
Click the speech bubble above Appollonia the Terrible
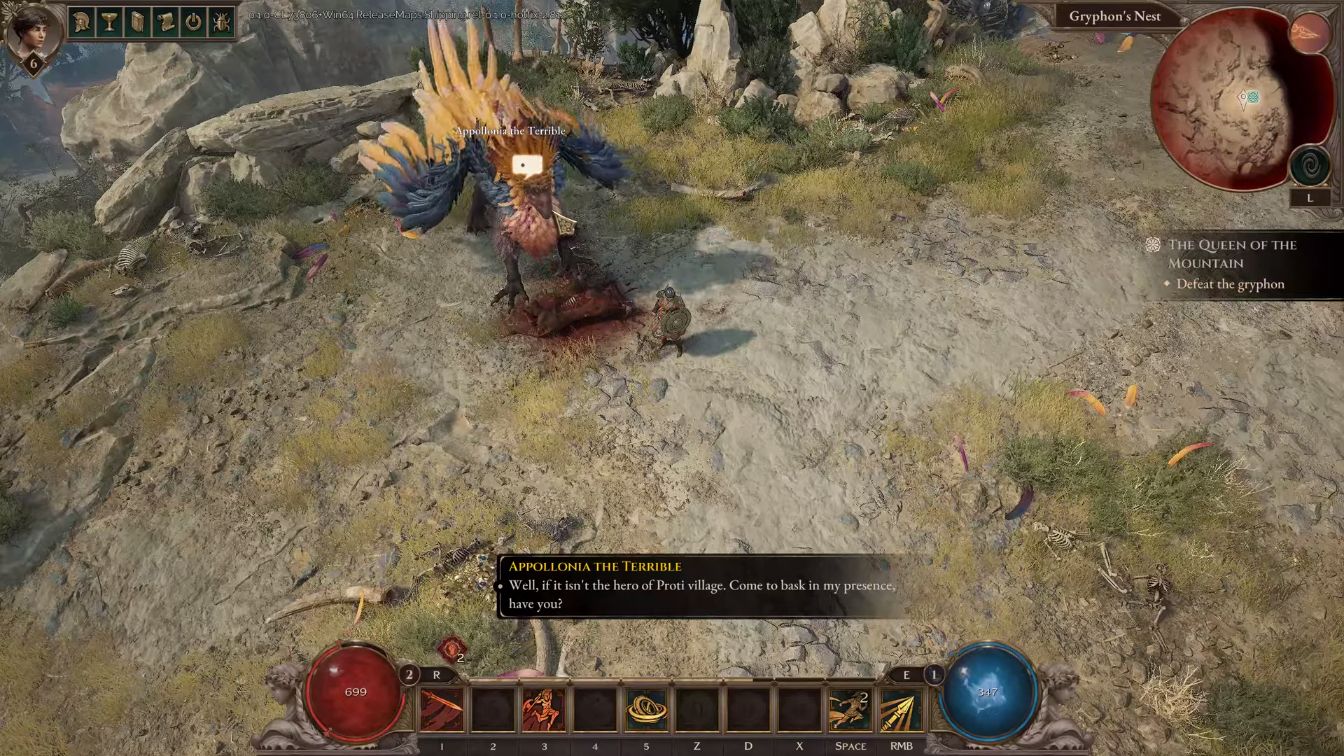click(x=527, y=165)
